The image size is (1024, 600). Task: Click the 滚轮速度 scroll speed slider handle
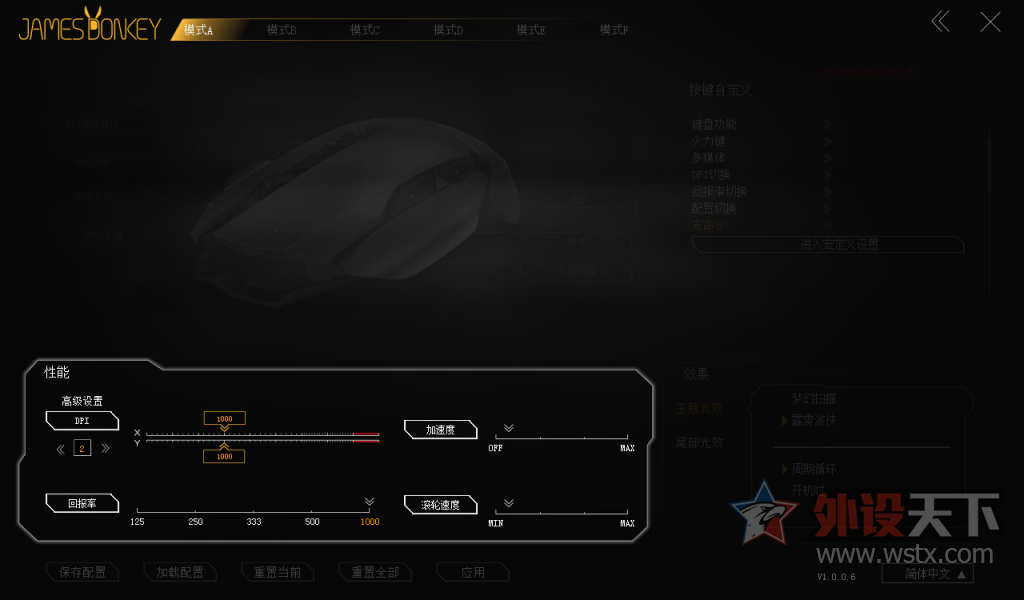[x=508, y=504]
